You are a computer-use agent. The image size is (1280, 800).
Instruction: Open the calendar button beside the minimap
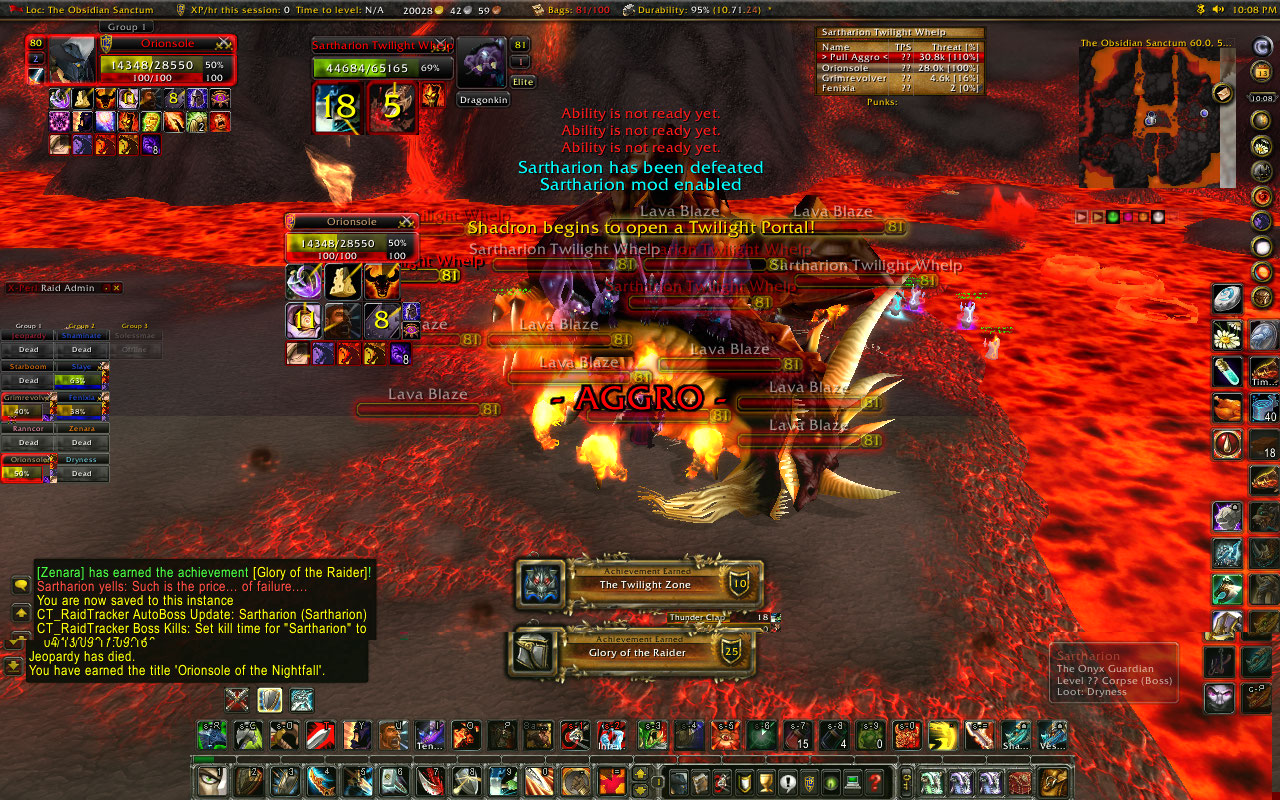point(1262,71)
